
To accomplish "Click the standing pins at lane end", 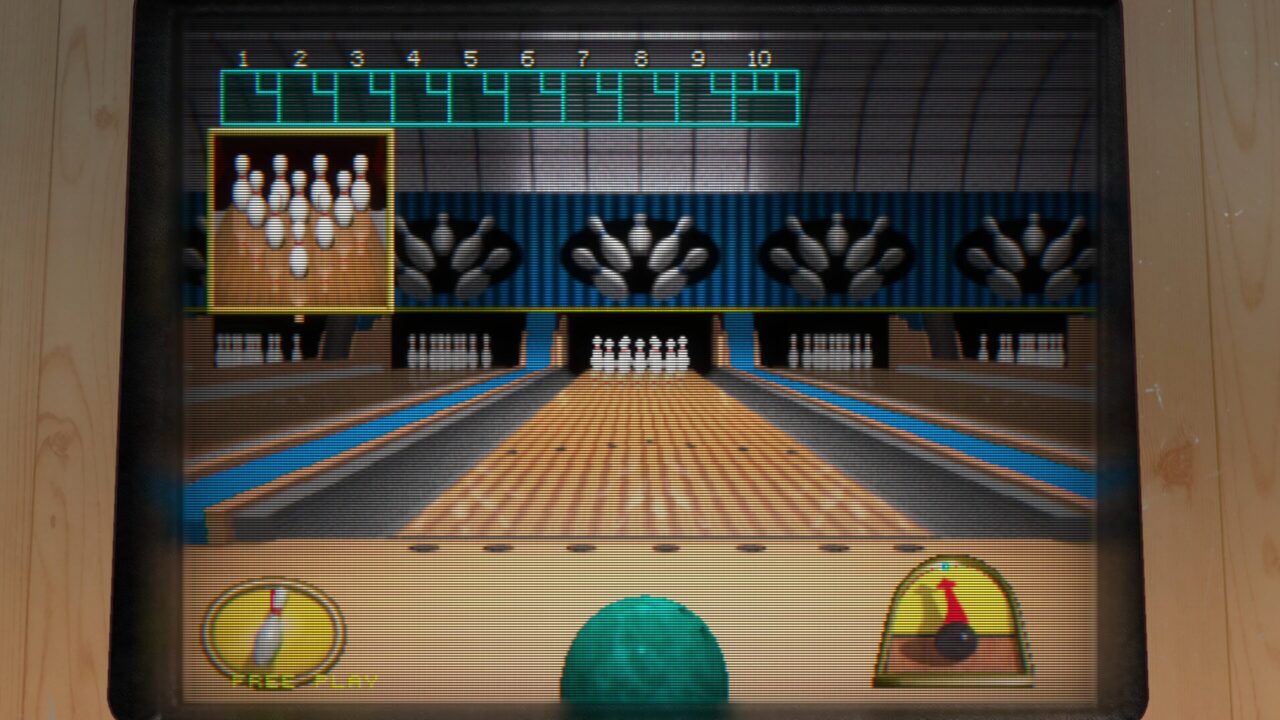I will tap(640, 350).
